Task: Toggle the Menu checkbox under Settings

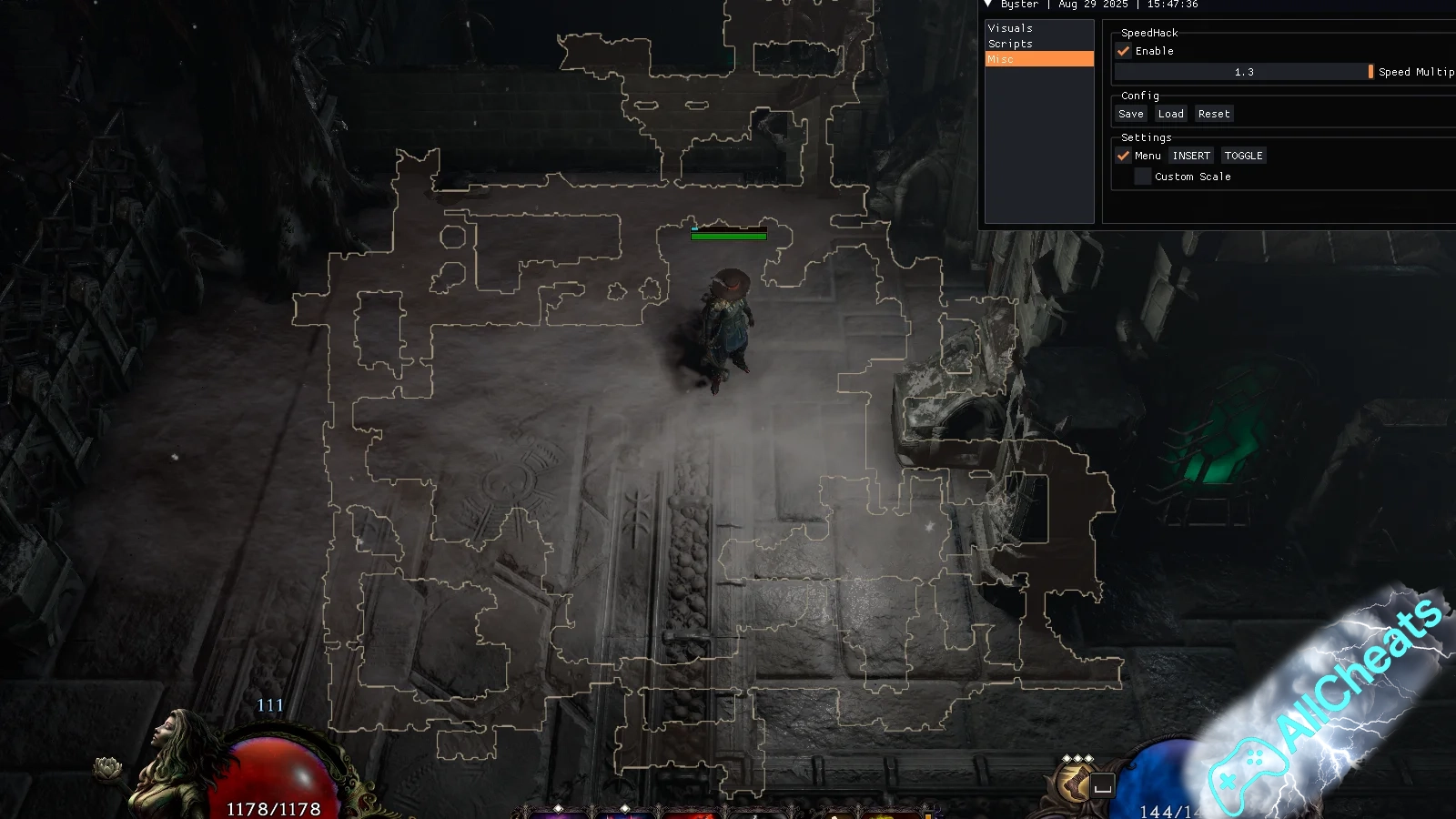Action: pos(1124,156)
